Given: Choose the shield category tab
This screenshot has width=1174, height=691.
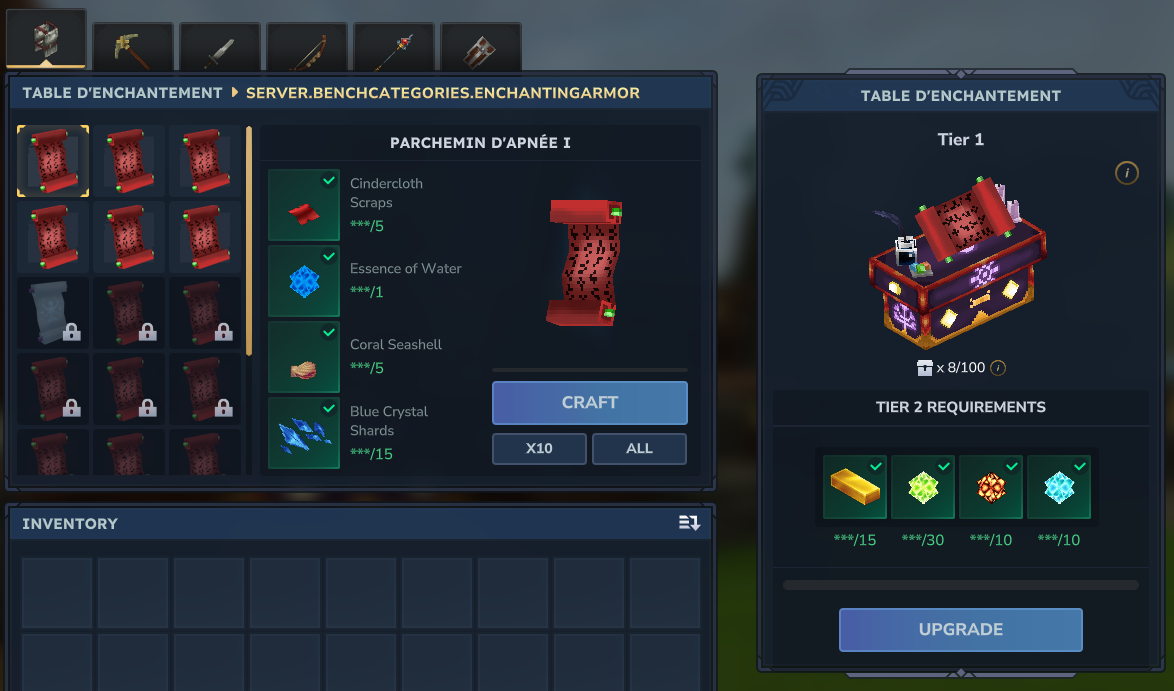Looking at the screenshot, I should click(481, 48).
